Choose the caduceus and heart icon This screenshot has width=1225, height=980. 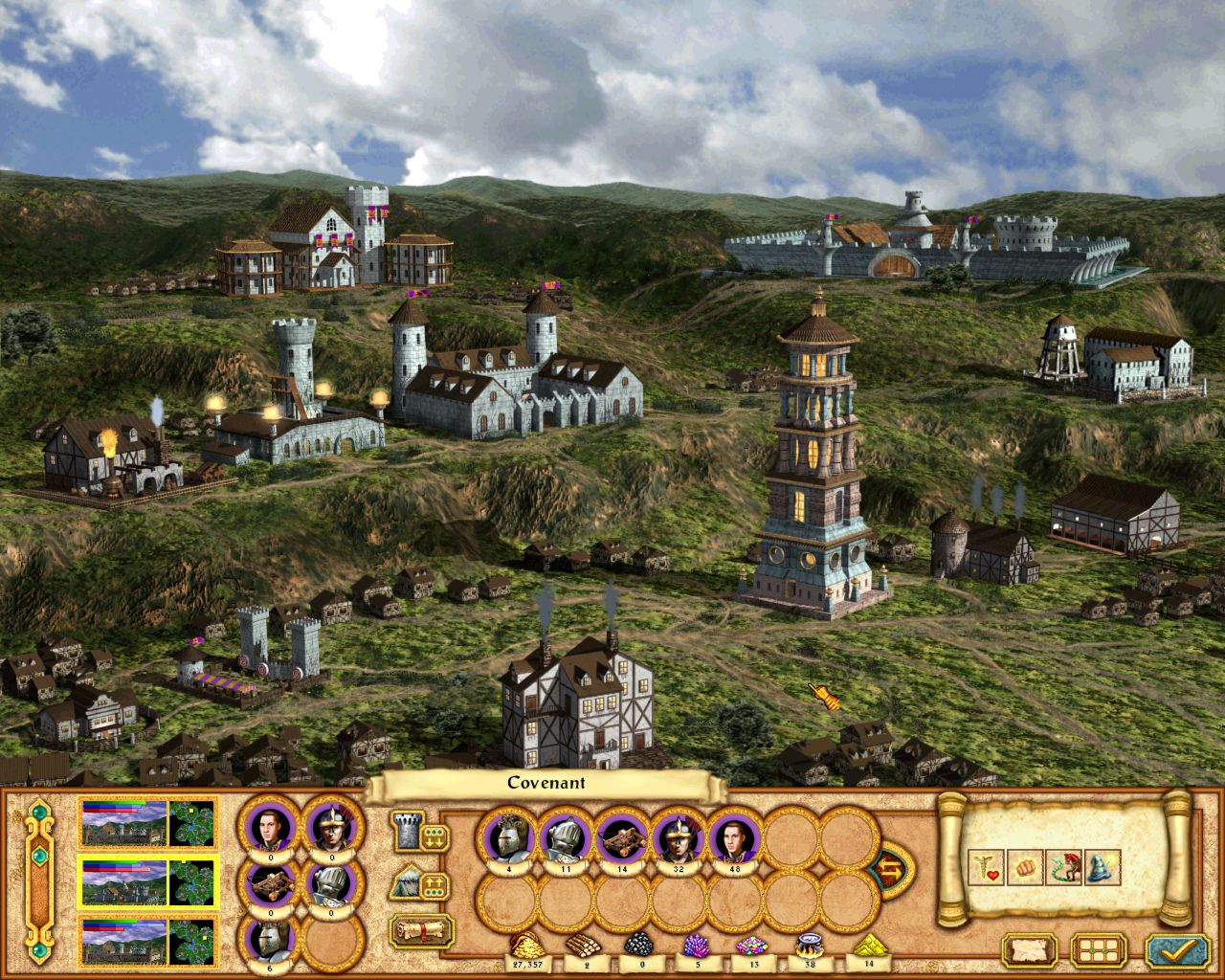coord(986,868)
